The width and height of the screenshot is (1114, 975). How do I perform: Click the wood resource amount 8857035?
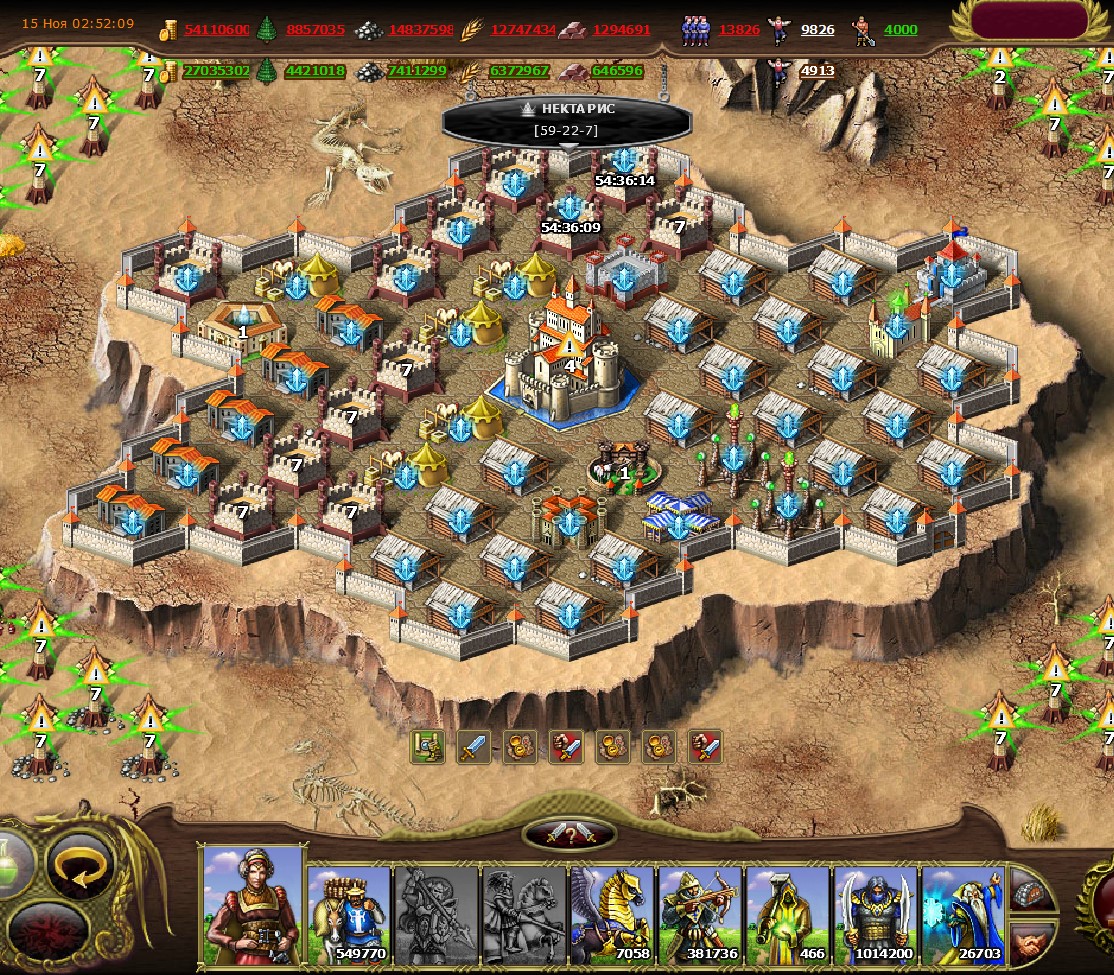(x=315, y=30)
